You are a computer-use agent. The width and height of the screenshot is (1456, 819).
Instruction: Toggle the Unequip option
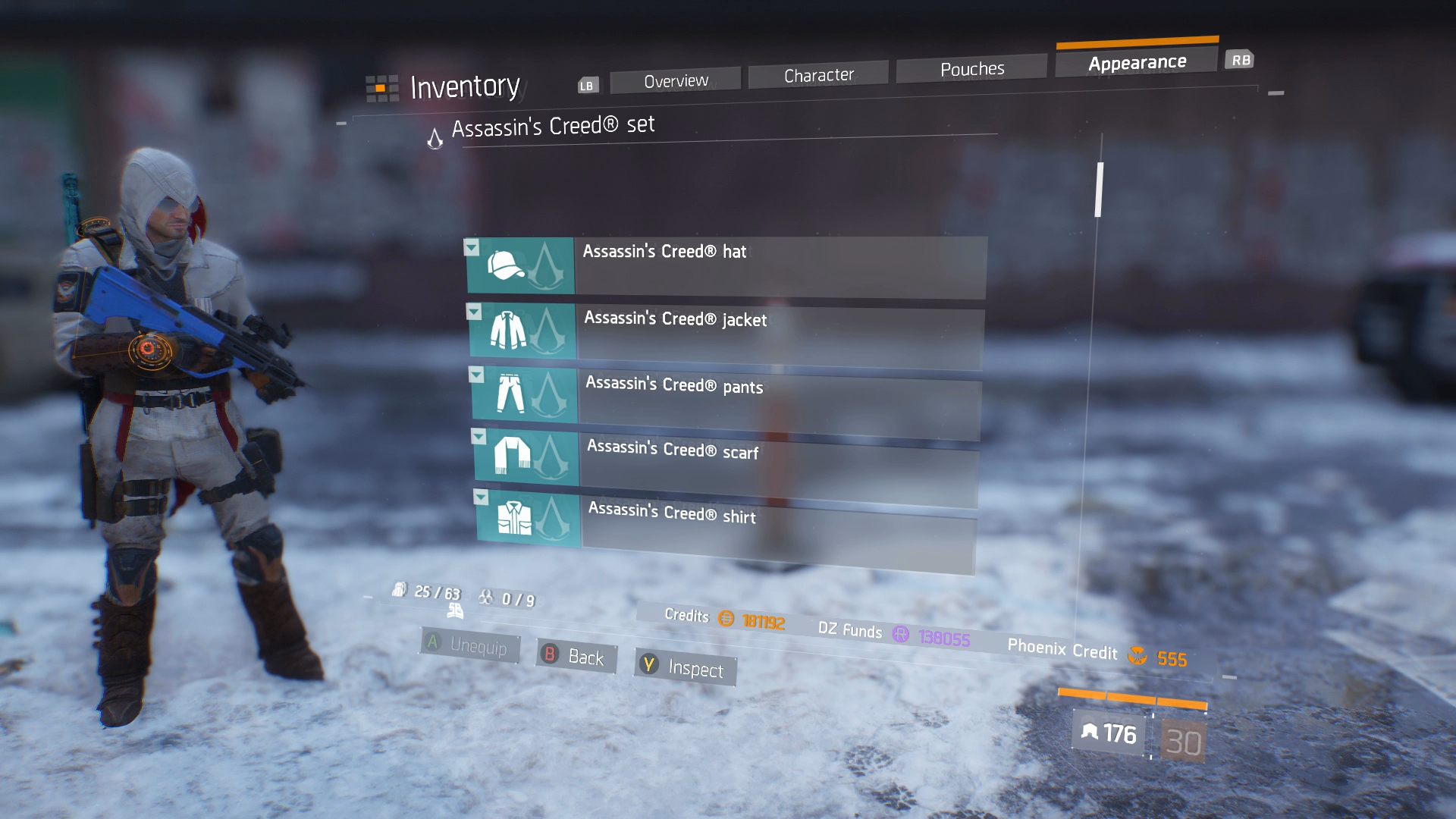pyautogui.click(x=470, y=645)
